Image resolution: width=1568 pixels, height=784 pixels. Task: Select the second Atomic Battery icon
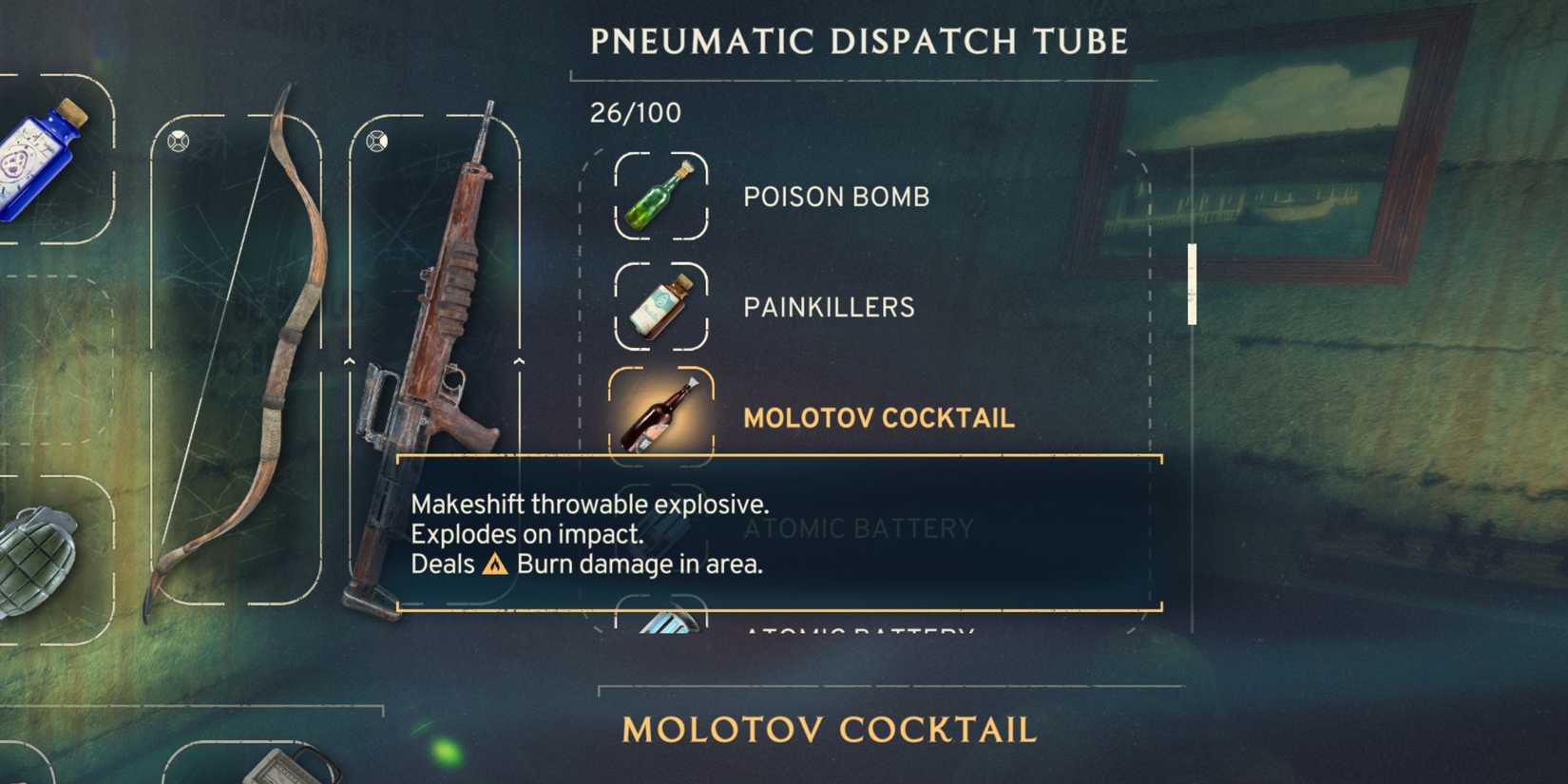(662, 627)
